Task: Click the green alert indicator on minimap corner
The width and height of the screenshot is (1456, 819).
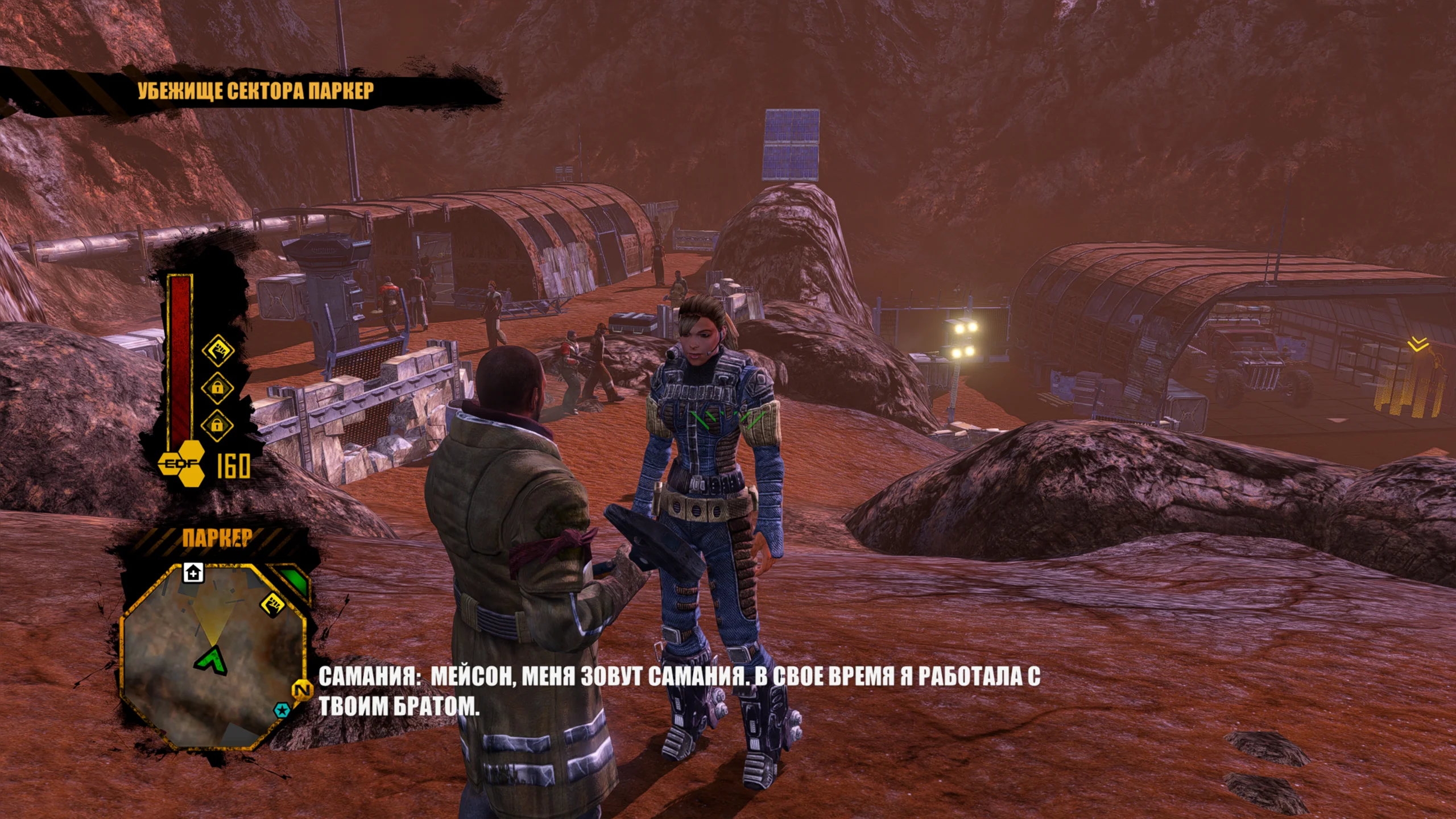Action: point(293,580)
